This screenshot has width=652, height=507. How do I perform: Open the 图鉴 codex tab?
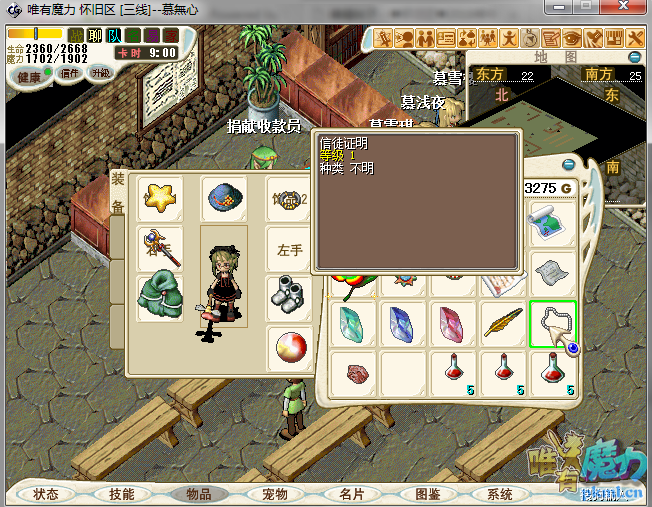tap(427, 494)
